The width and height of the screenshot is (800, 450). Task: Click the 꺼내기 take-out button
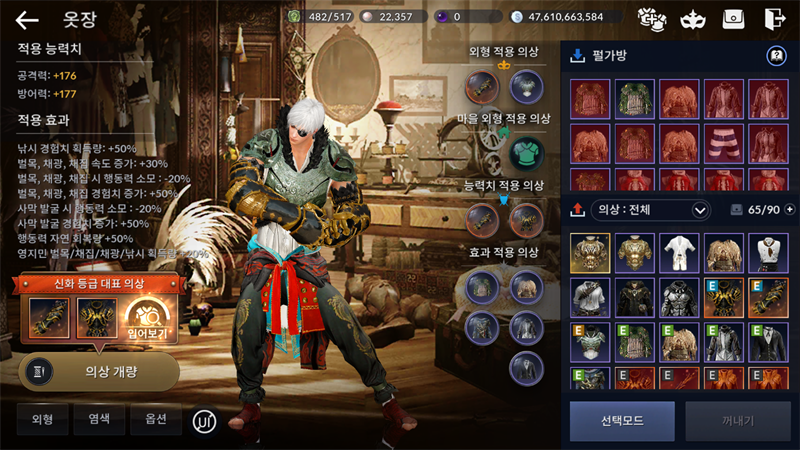click(736, 421)
